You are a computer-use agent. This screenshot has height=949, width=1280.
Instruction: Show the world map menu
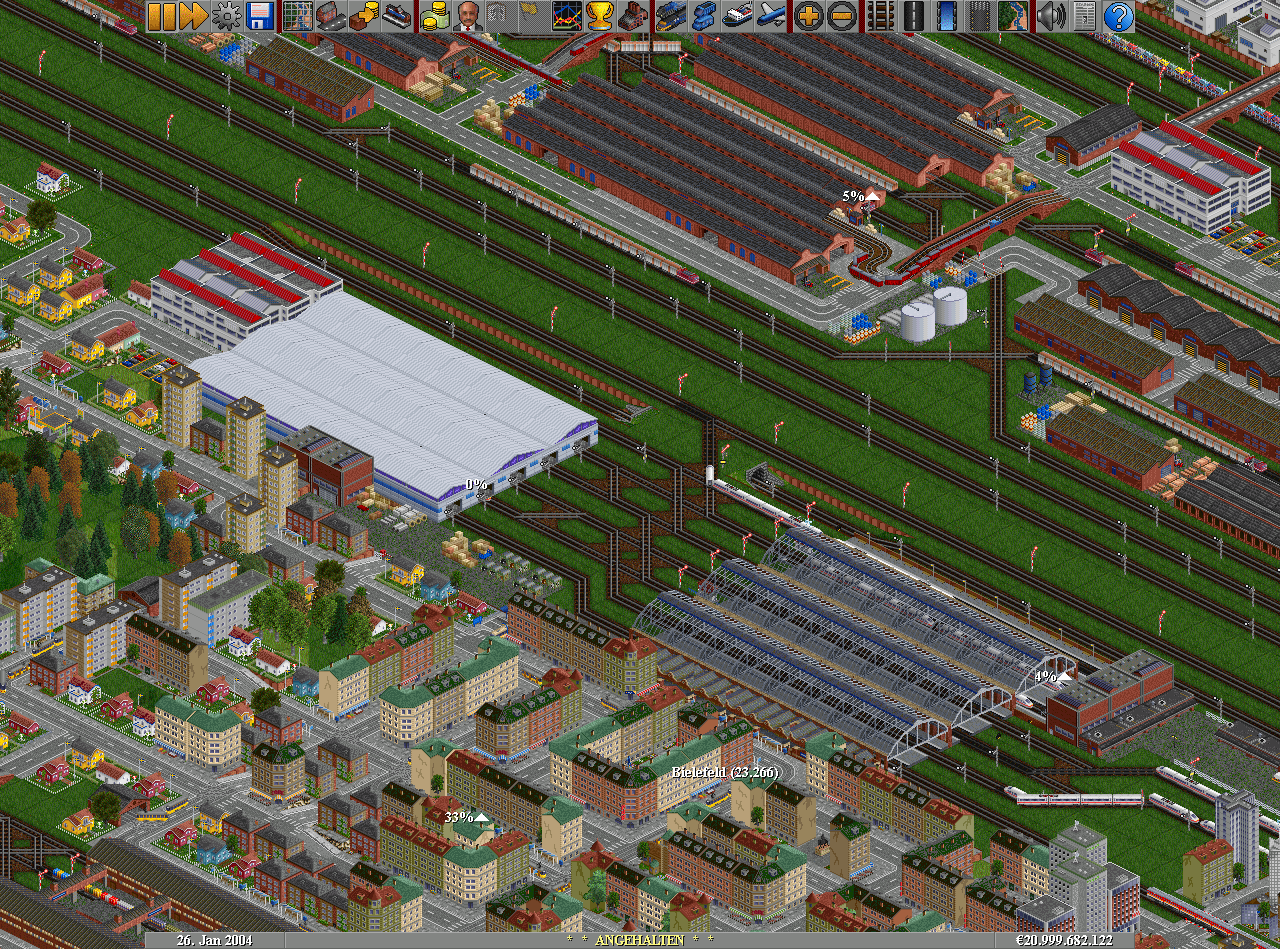tap(298, 15)
